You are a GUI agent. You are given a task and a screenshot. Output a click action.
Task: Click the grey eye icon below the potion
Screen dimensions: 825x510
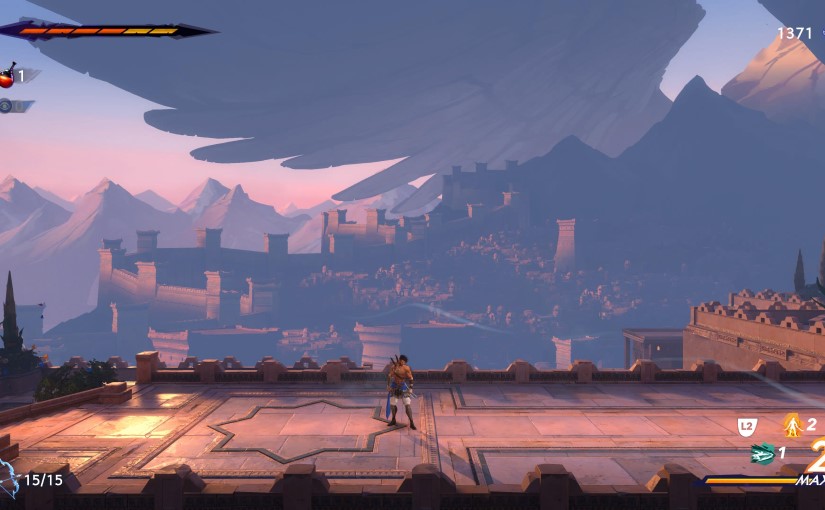(6, 105)
